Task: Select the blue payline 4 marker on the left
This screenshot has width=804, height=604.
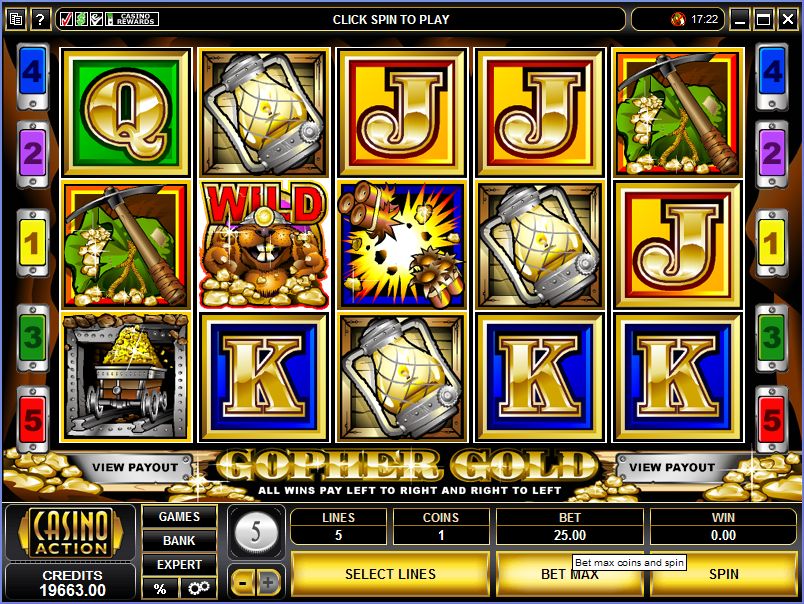Action: click(32, 72)
